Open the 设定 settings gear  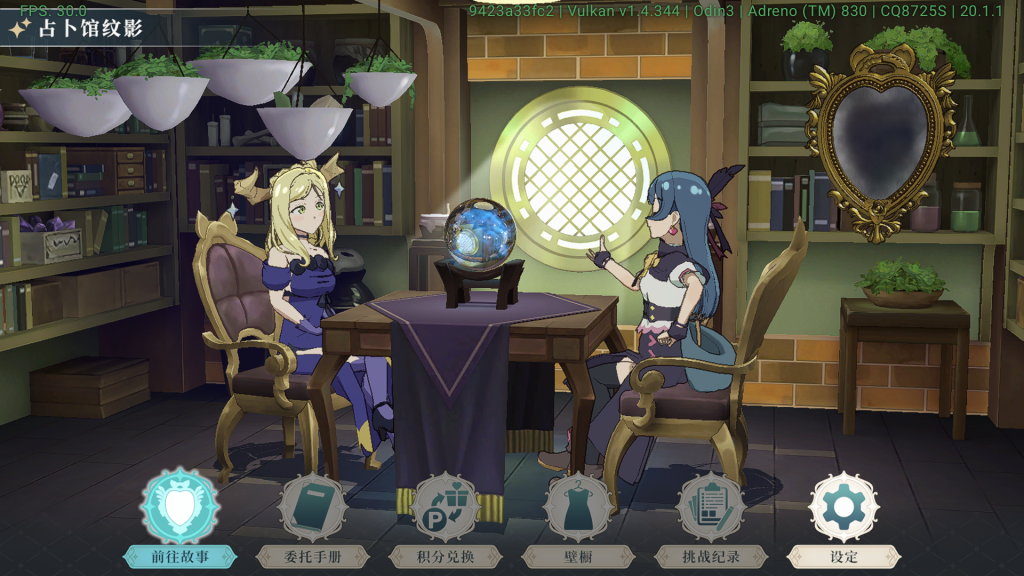843,509
